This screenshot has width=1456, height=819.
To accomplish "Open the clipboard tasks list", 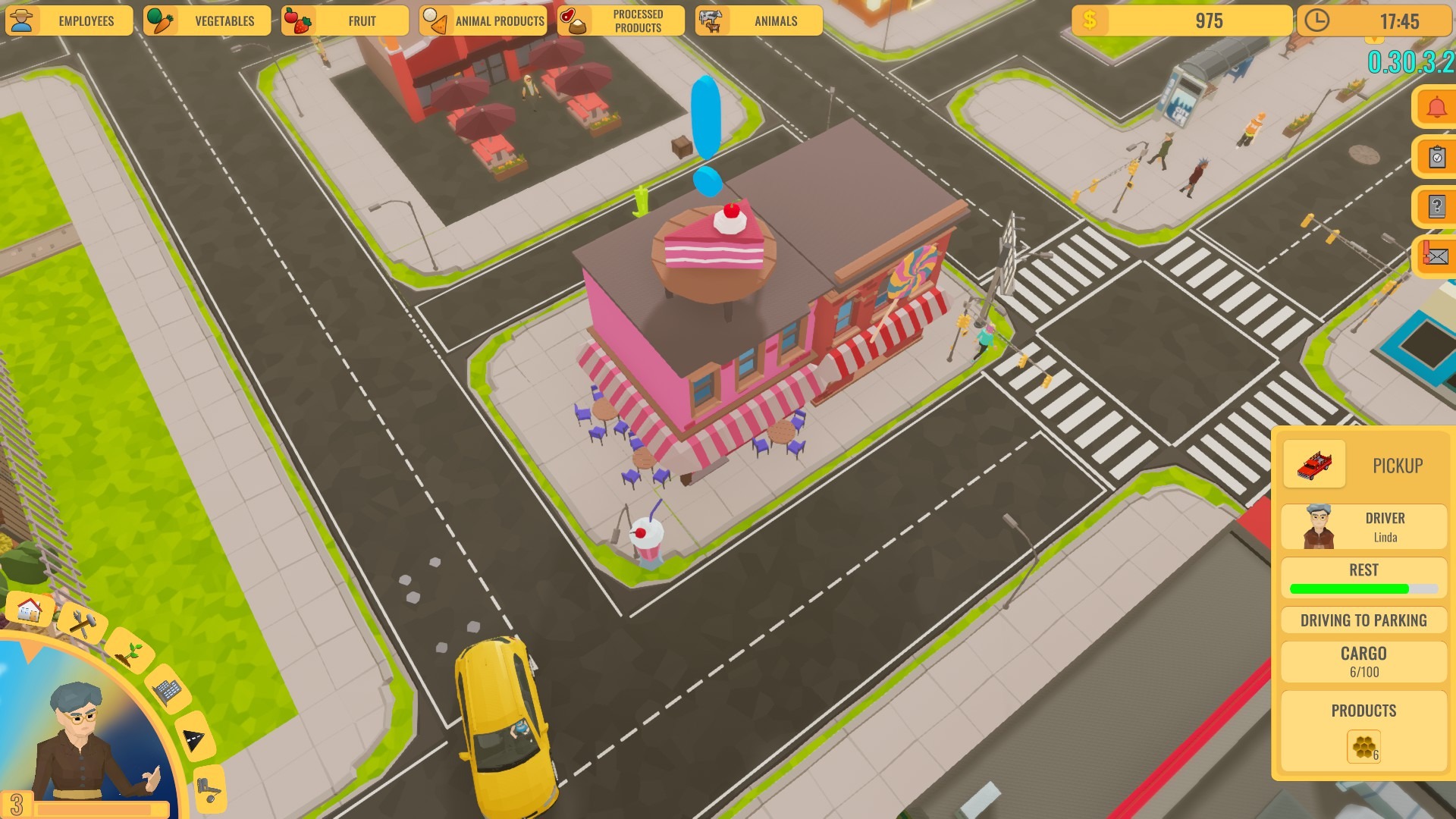I will pyautogui.click(x=1436, y=157).
